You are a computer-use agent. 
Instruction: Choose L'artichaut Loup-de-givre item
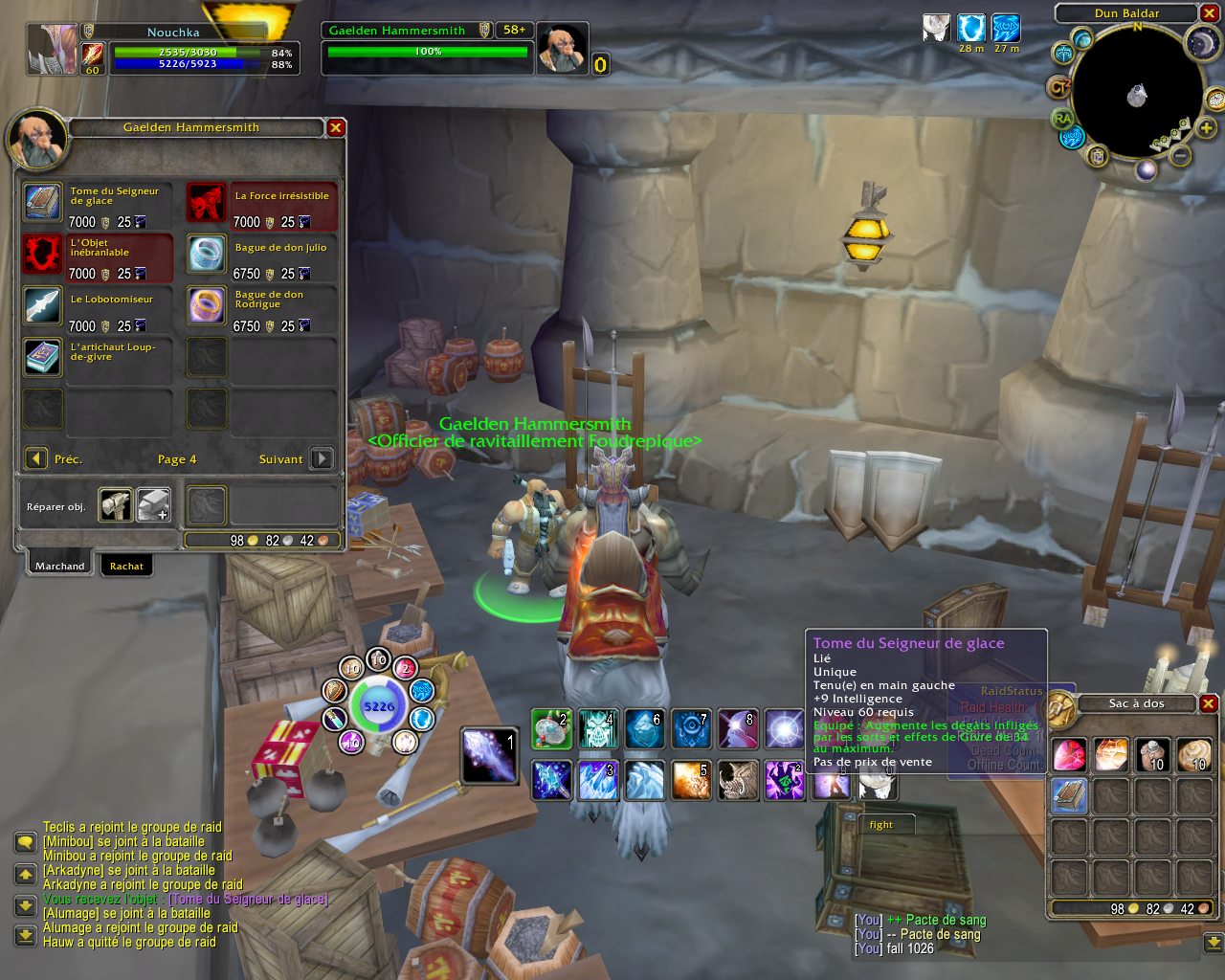coord(43,358)
